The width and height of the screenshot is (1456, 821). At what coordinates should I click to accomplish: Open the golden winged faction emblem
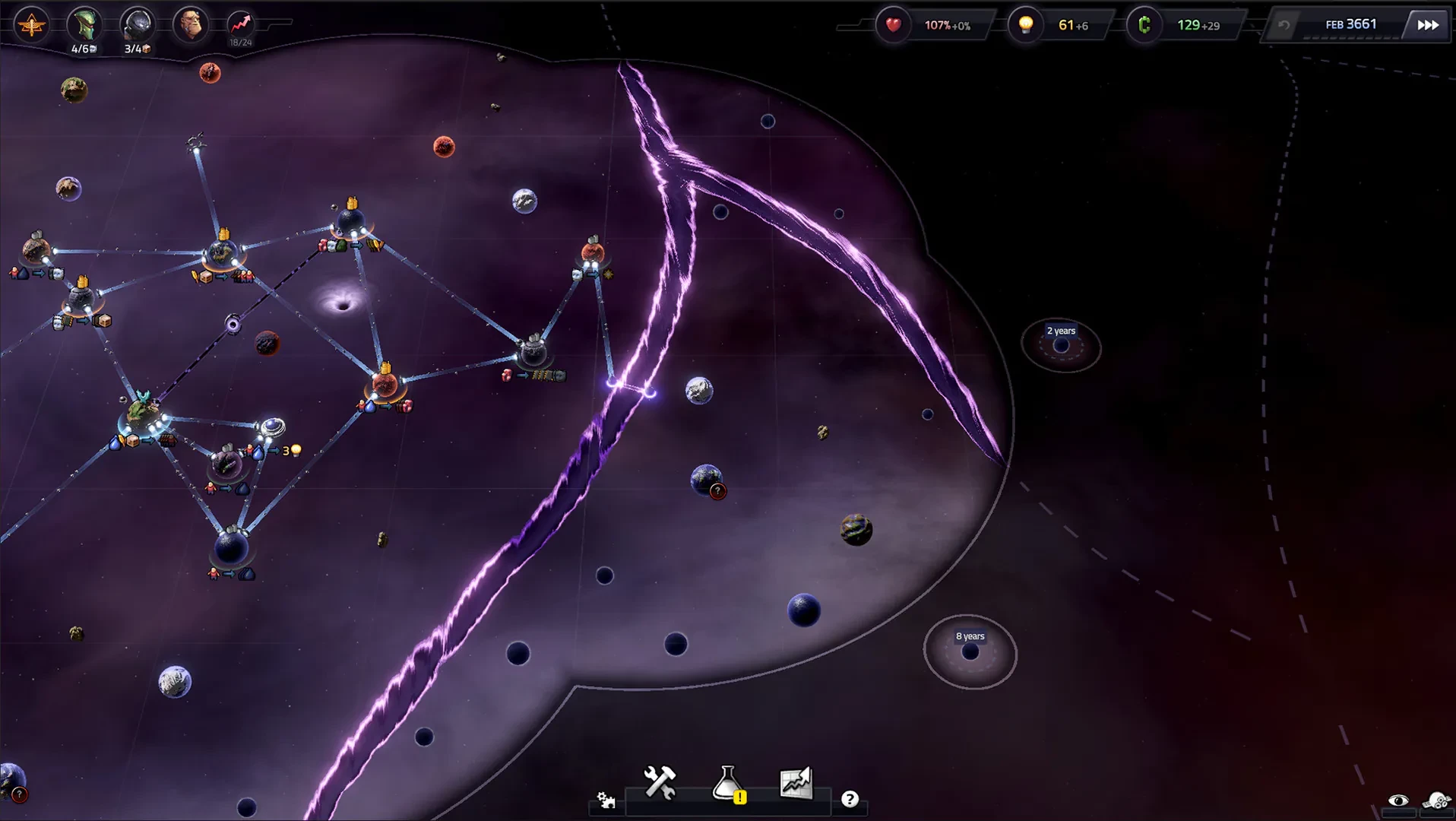click(x=31, y=26)
